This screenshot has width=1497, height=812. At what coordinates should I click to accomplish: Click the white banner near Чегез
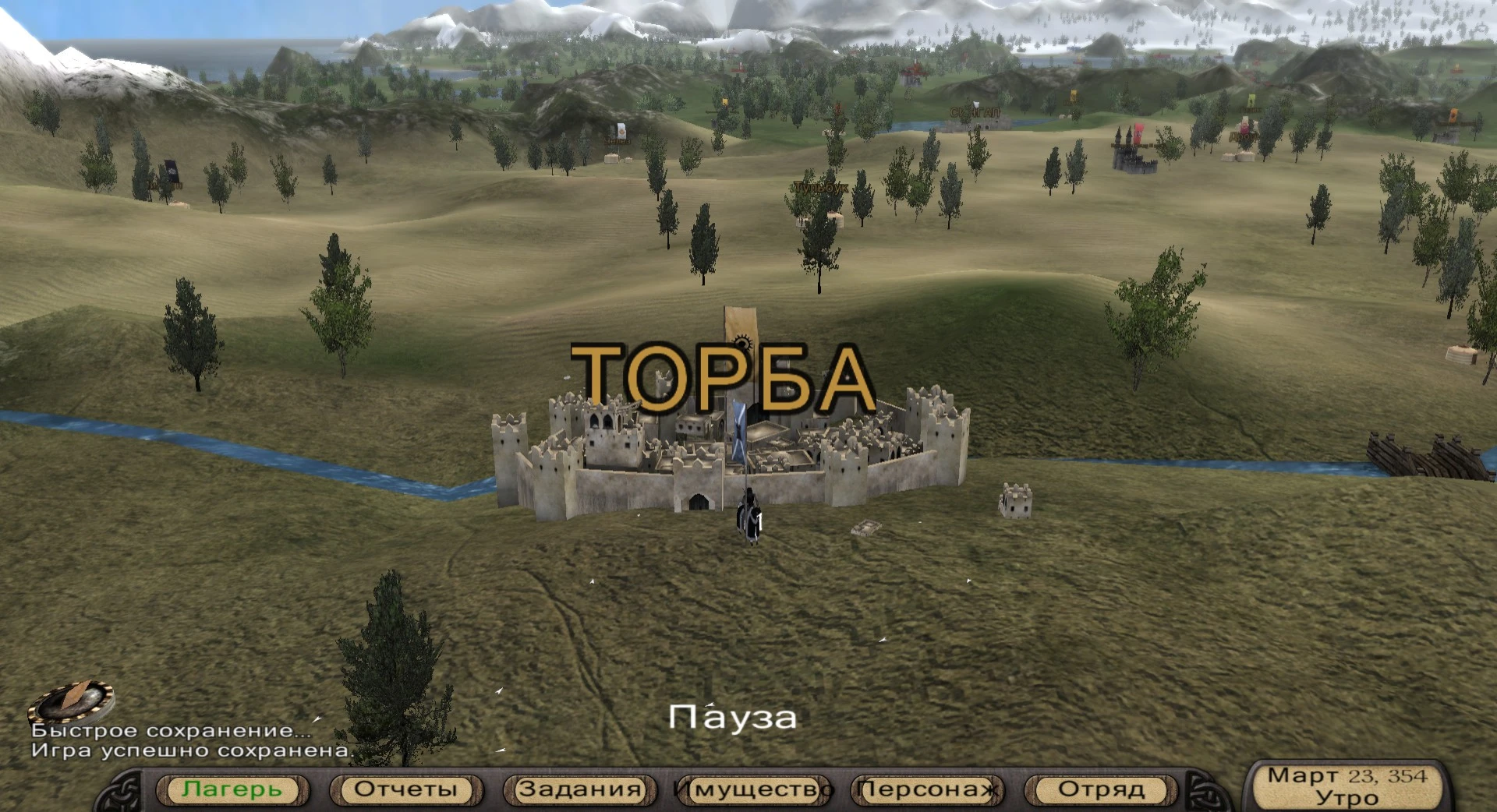pos(620,132)
